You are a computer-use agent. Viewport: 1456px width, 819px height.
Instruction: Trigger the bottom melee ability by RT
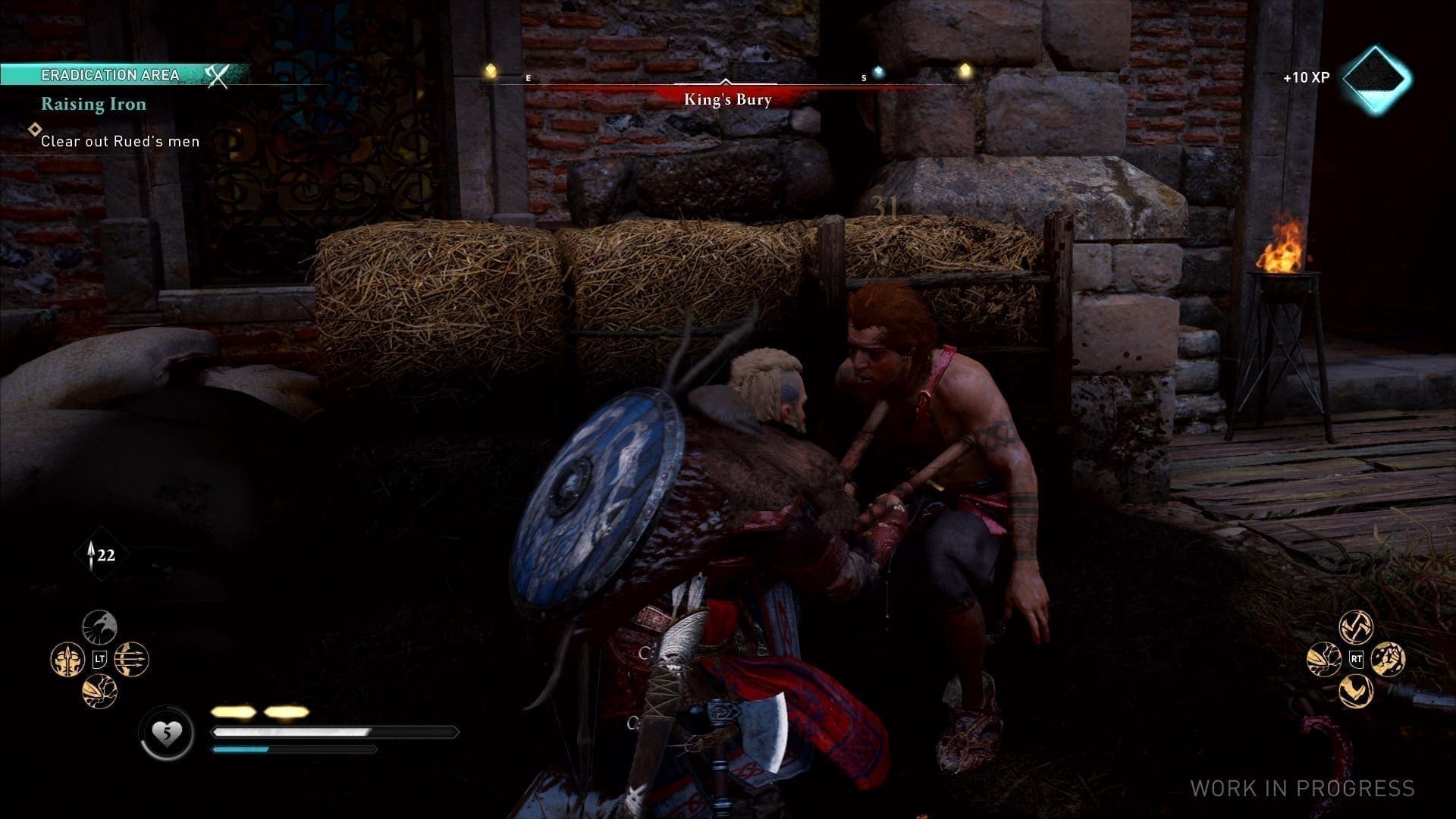tap(1356, 691)
